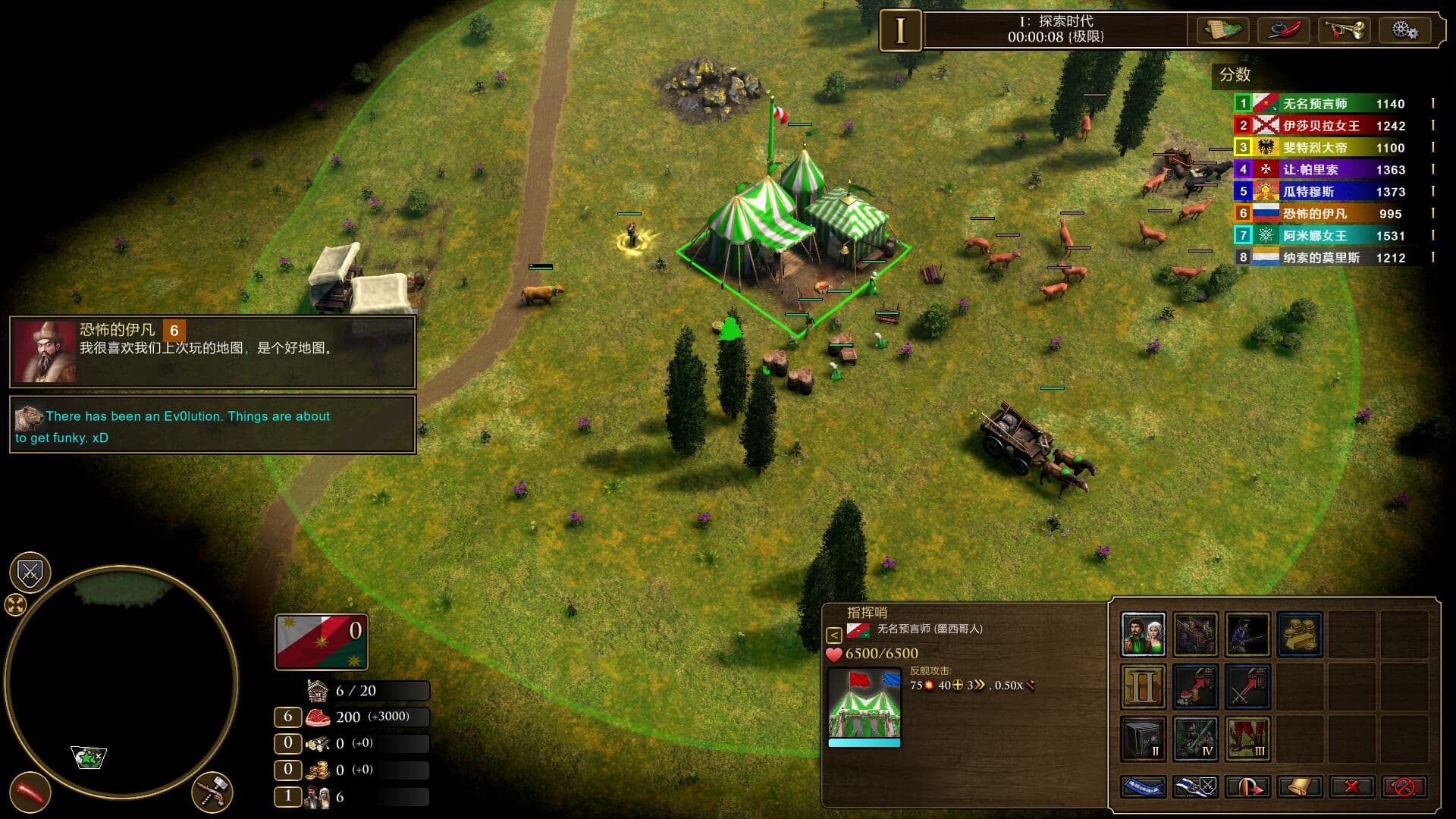Click the red X cancel button

(x=1351, y=786)
